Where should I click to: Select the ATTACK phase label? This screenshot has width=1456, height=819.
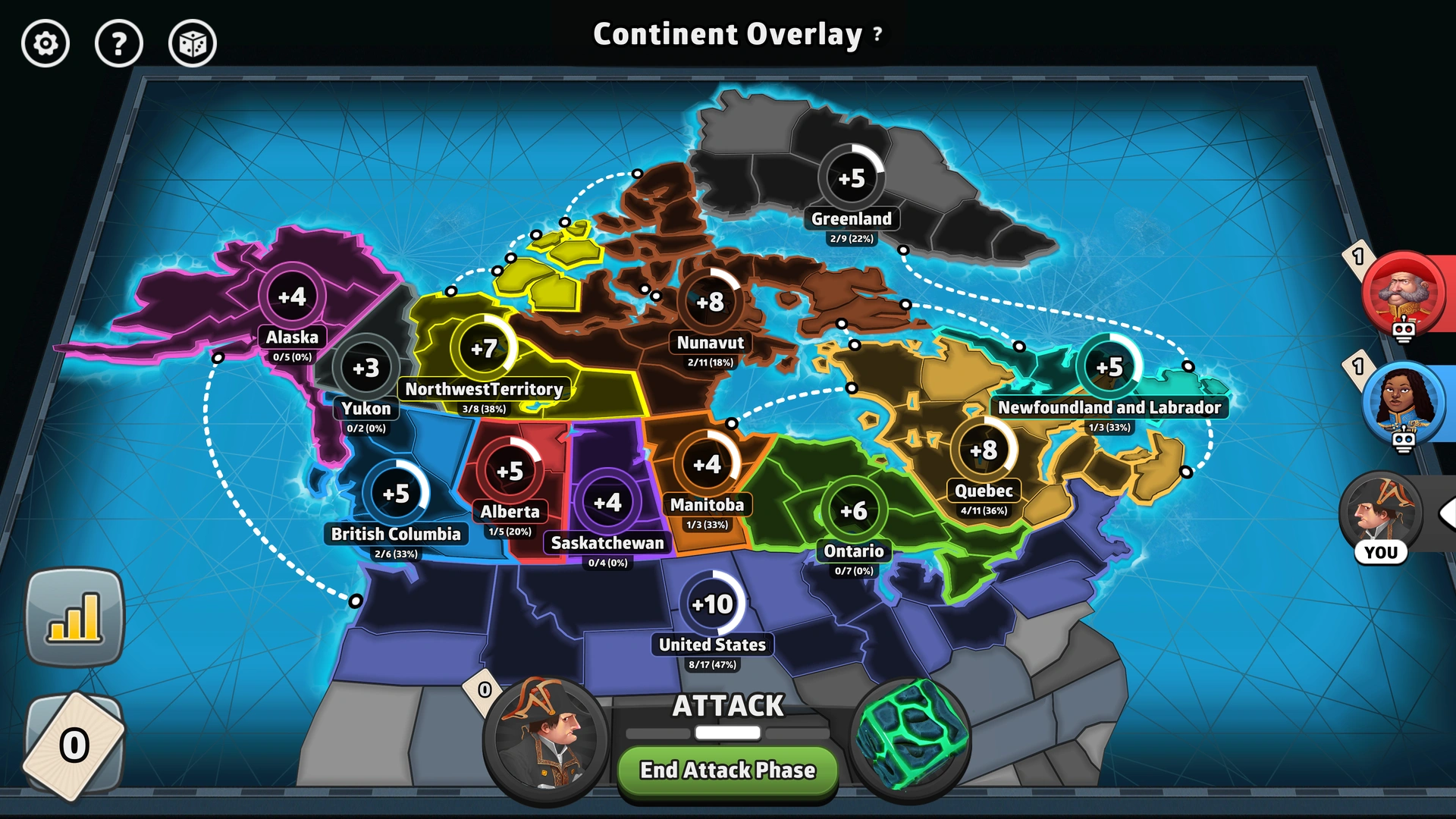tap(727, 706)
